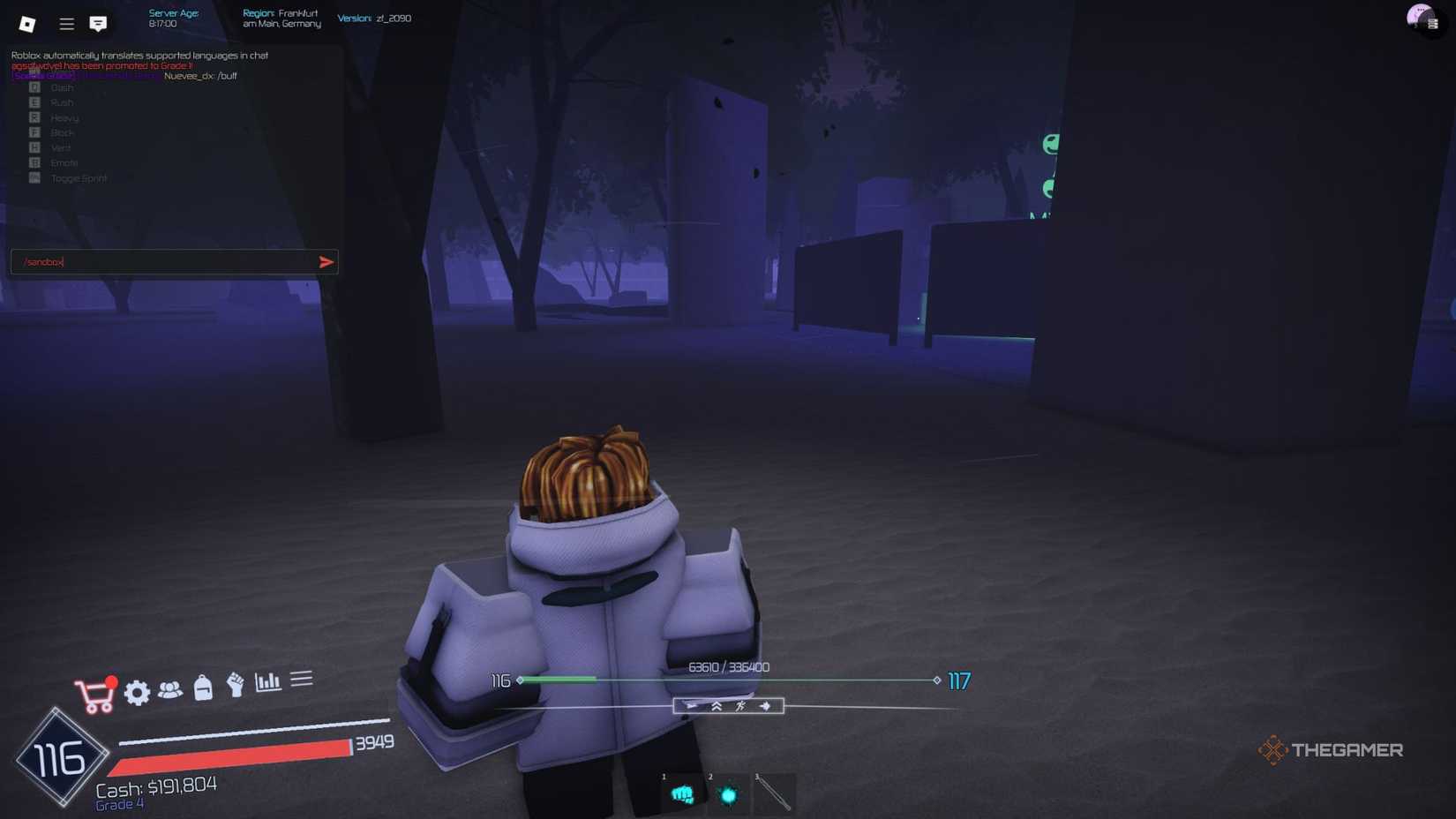Select the Dash entry in keybinds
This screenshot has width=1456, height=819.
tap(62, 87)
